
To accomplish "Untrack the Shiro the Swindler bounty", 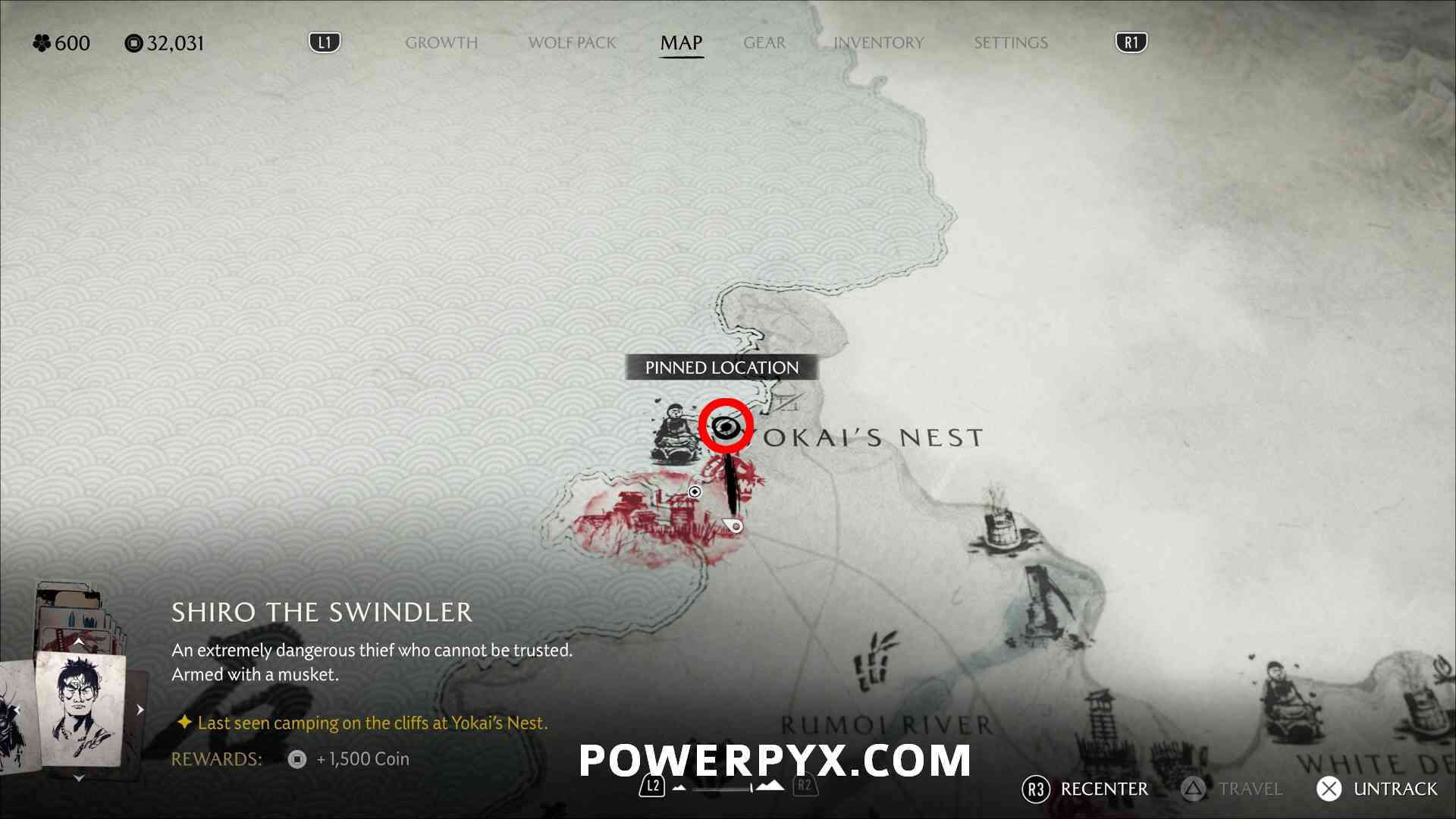I will pos(1376,789).
